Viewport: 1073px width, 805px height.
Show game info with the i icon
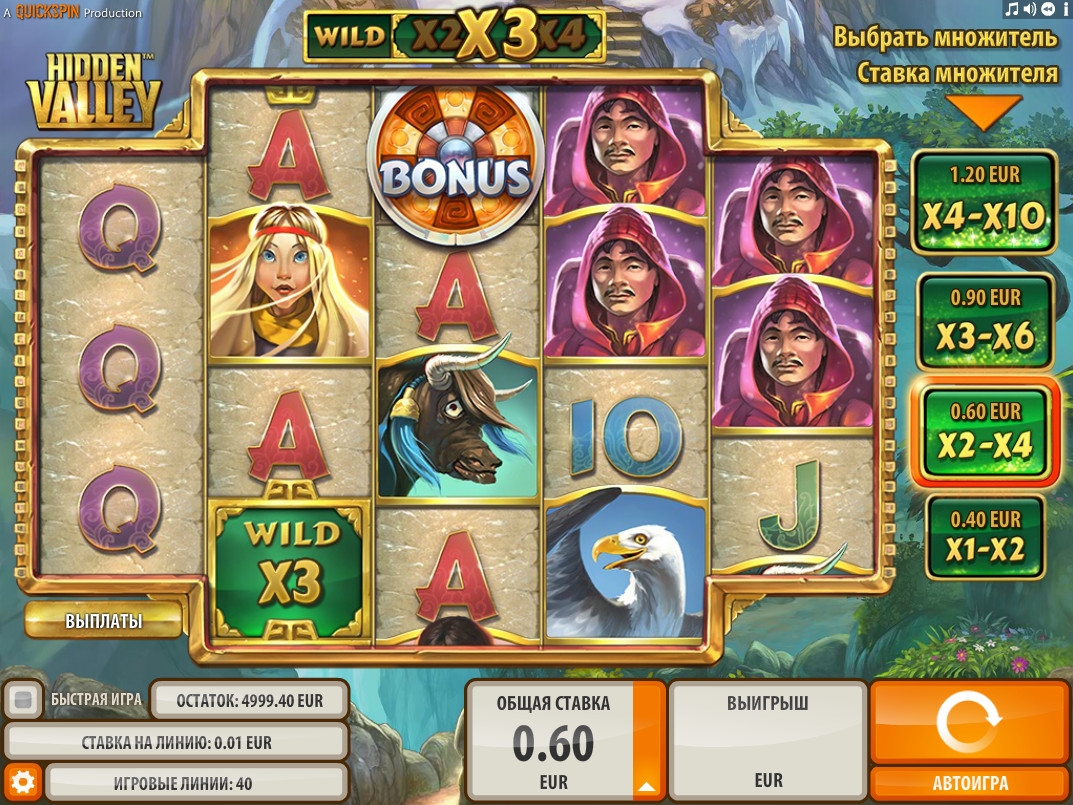(x=1064, y=9)
